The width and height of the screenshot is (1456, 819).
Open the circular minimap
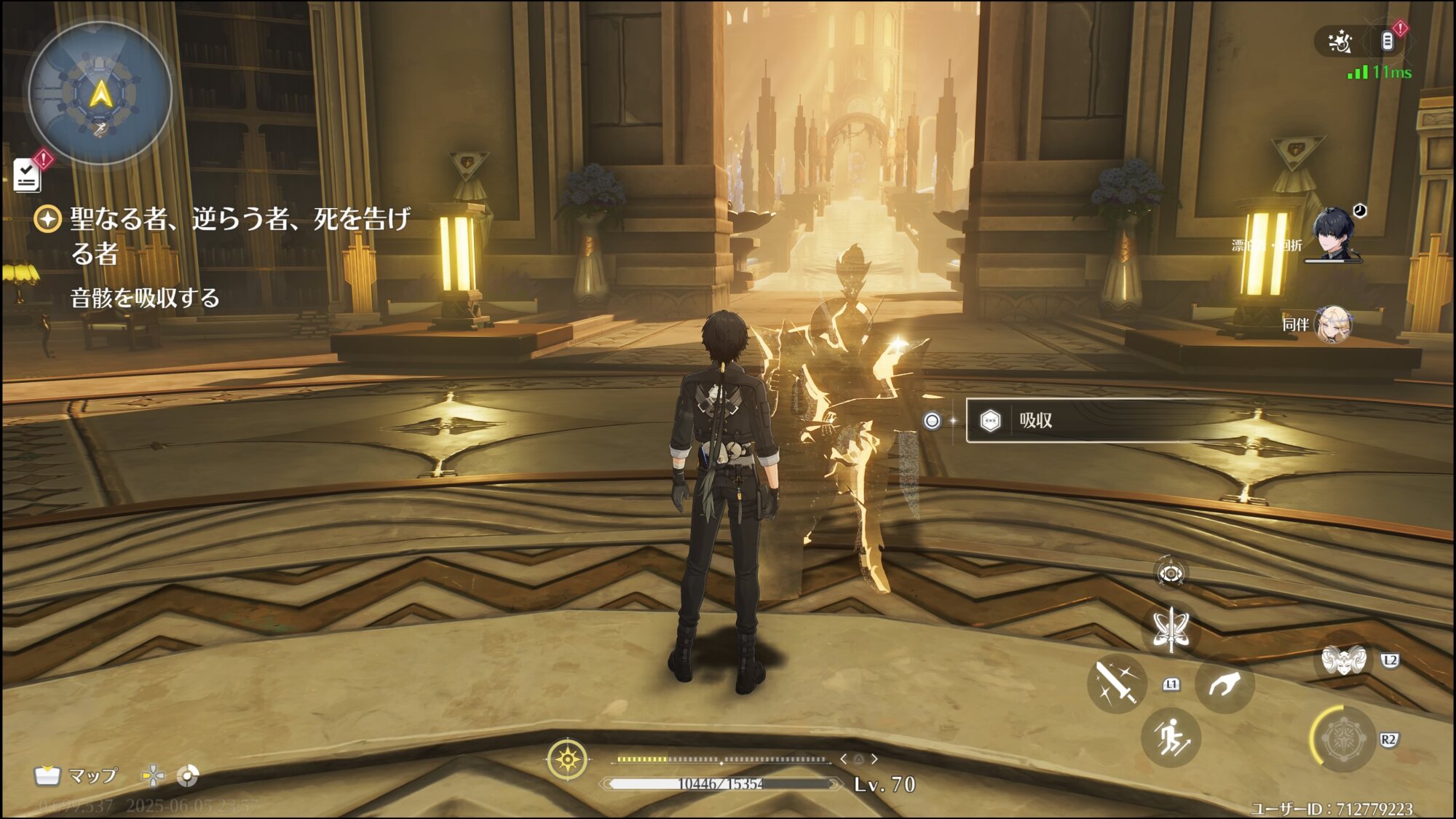(x=100, y=93)
